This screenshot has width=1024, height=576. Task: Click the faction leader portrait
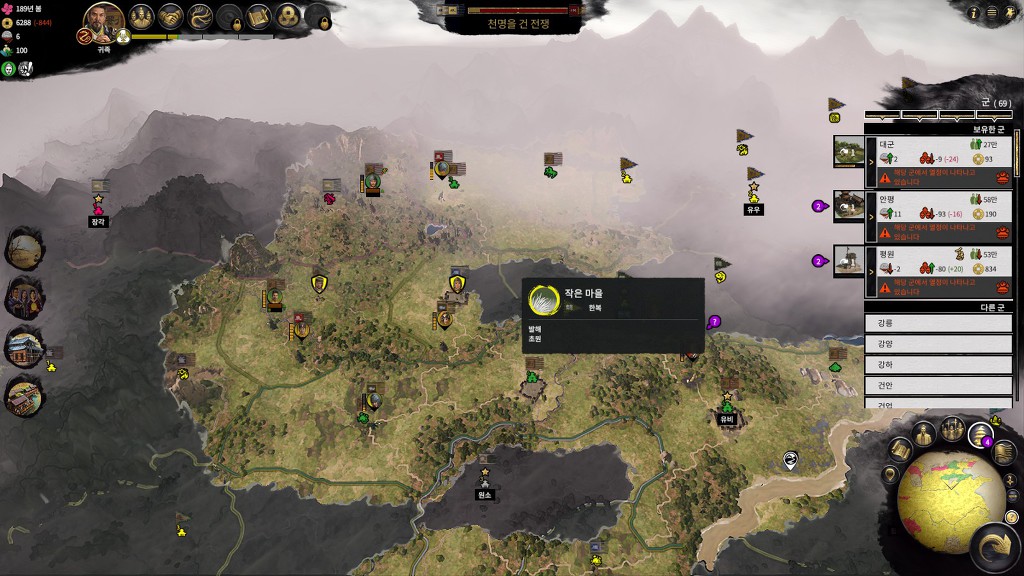click(103, 20)
